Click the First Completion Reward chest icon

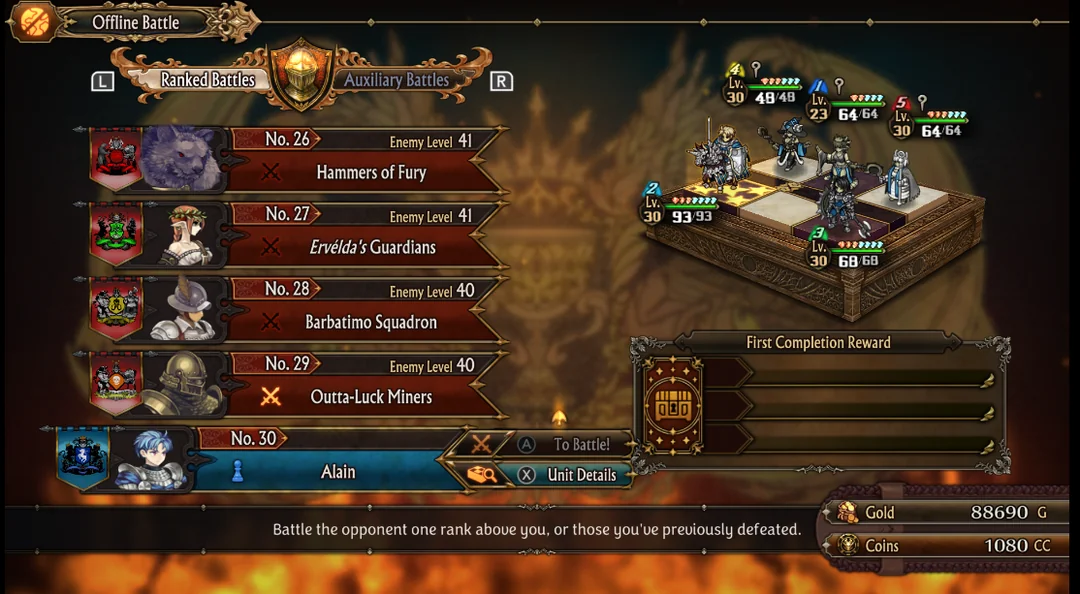(673, 406)
